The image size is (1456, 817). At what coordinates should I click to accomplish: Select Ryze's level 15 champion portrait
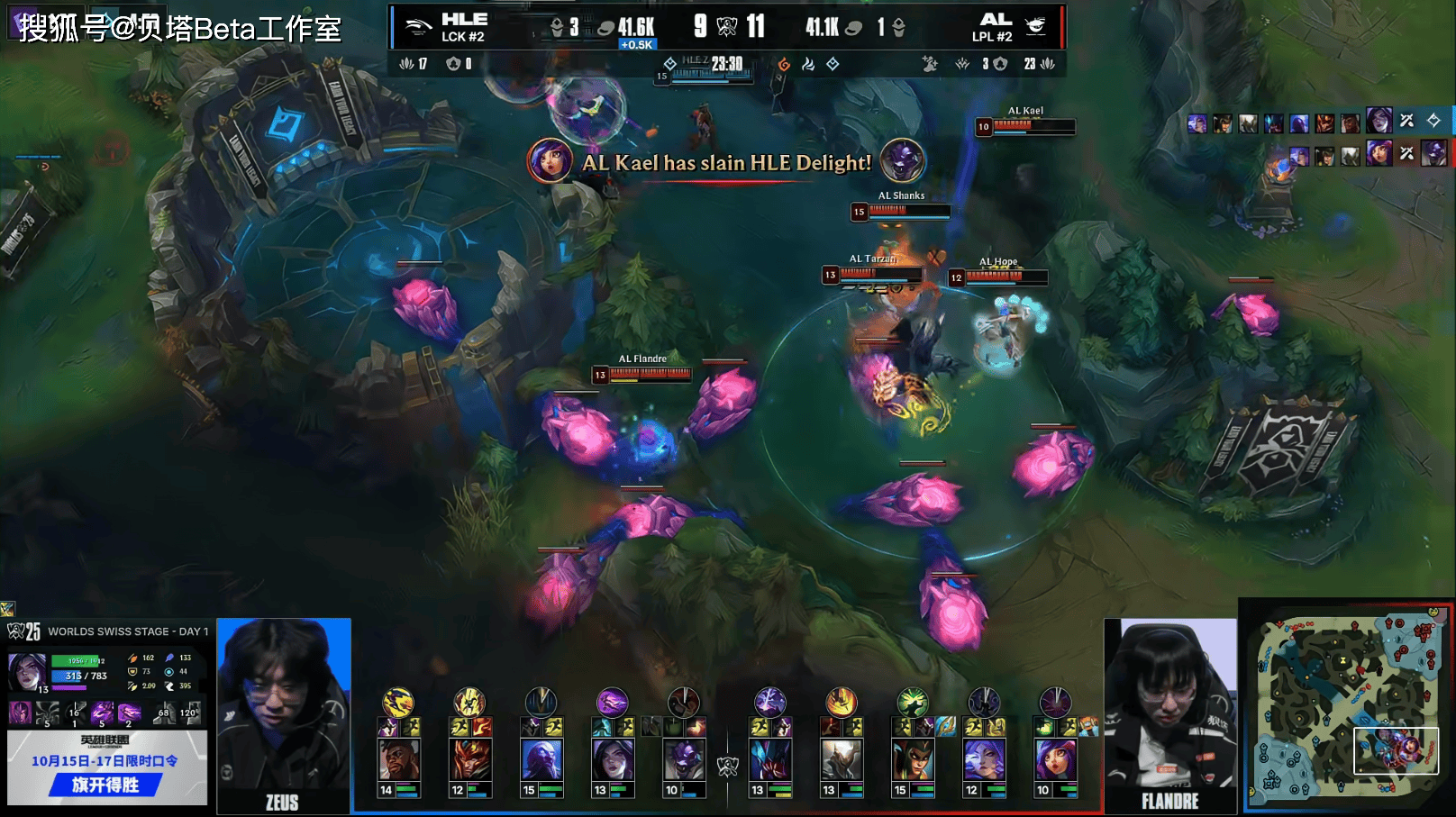(541, 760)
